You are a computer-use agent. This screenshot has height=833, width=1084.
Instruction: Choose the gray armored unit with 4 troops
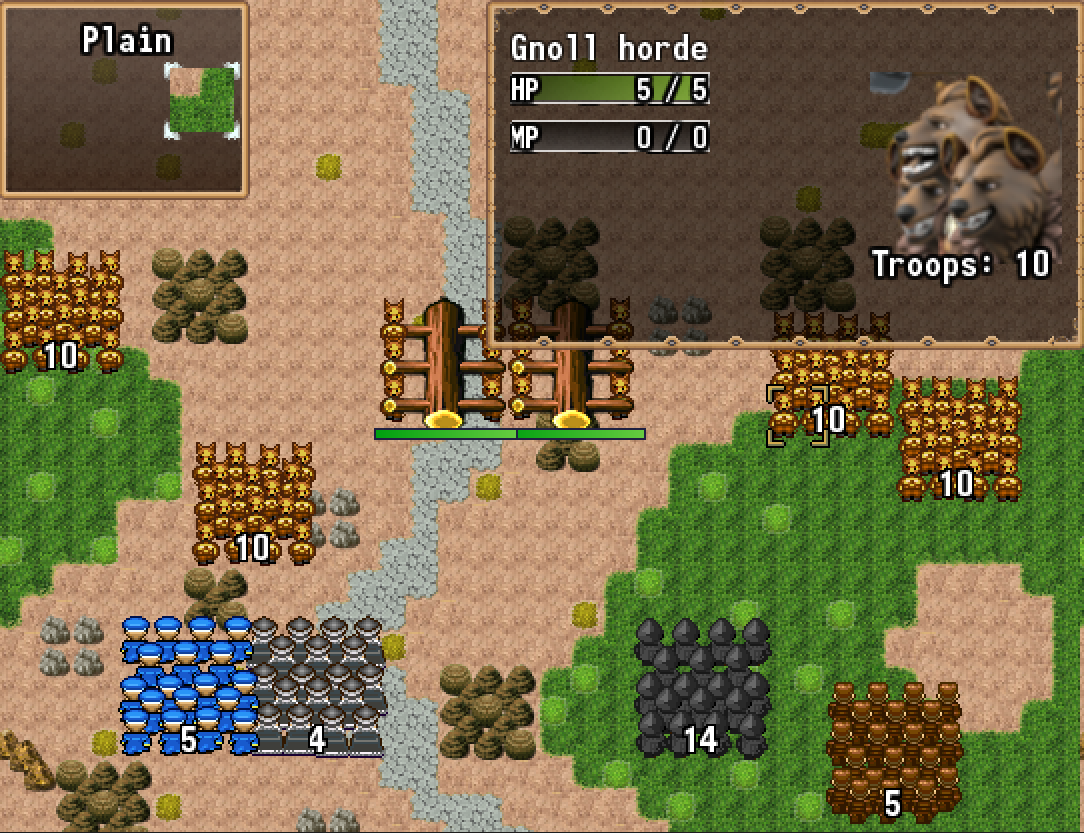point(318,685)
